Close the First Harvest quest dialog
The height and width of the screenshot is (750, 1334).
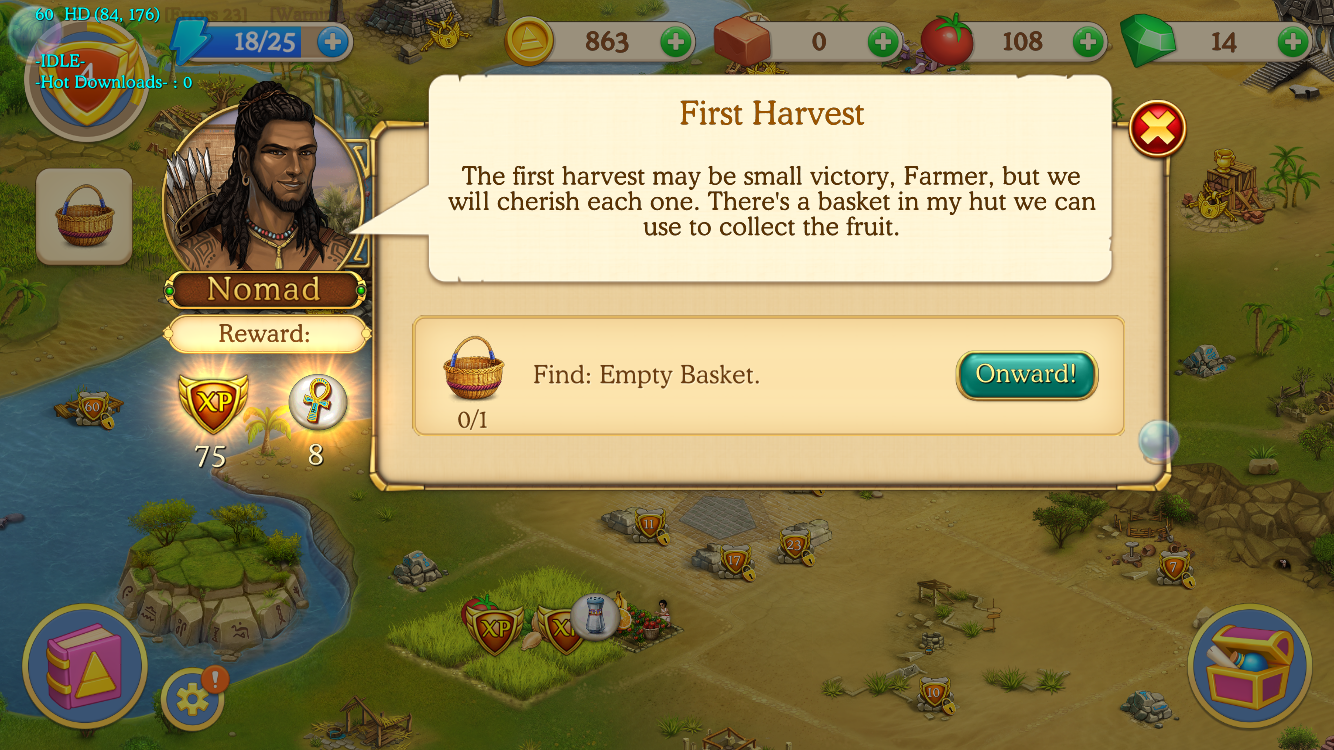click(1157, 130)
